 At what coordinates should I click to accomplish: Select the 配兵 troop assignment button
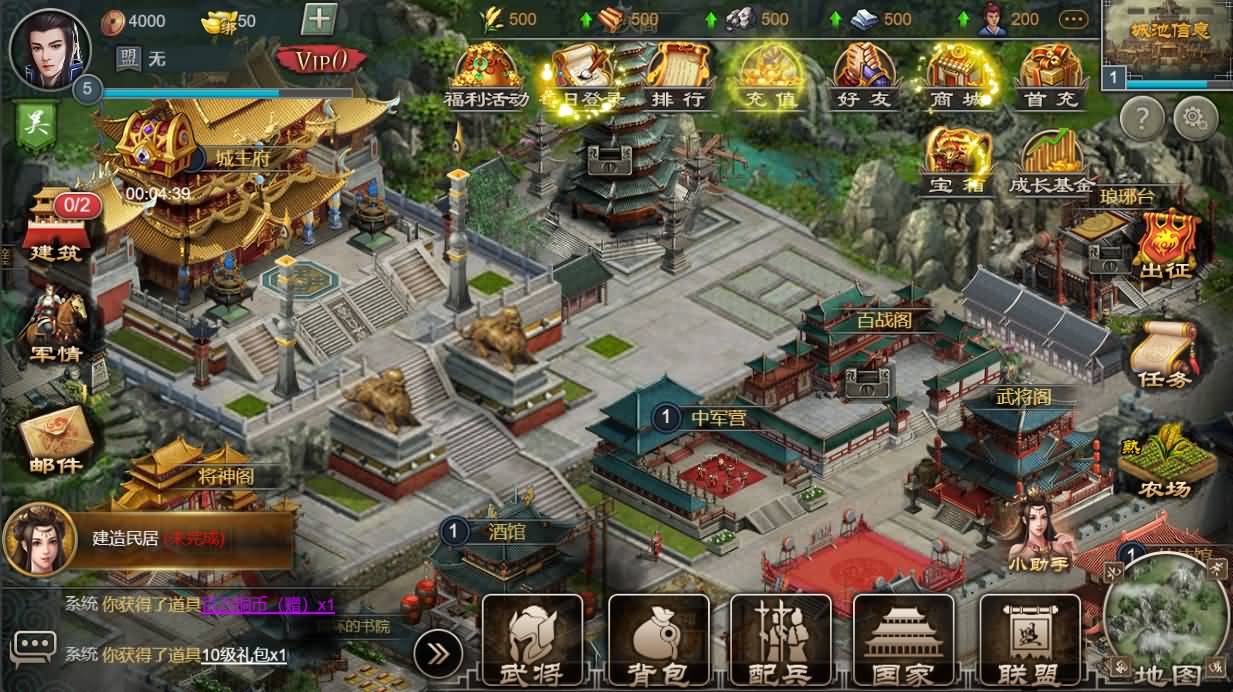click(x=780, y=641)
